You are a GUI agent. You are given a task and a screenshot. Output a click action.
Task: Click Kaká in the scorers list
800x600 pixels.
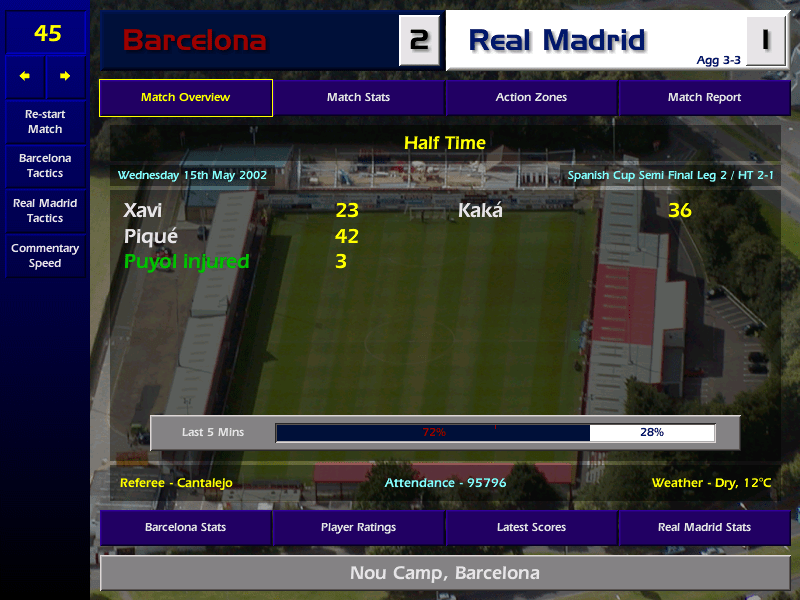pyautogui.click(x=481, y=211)
